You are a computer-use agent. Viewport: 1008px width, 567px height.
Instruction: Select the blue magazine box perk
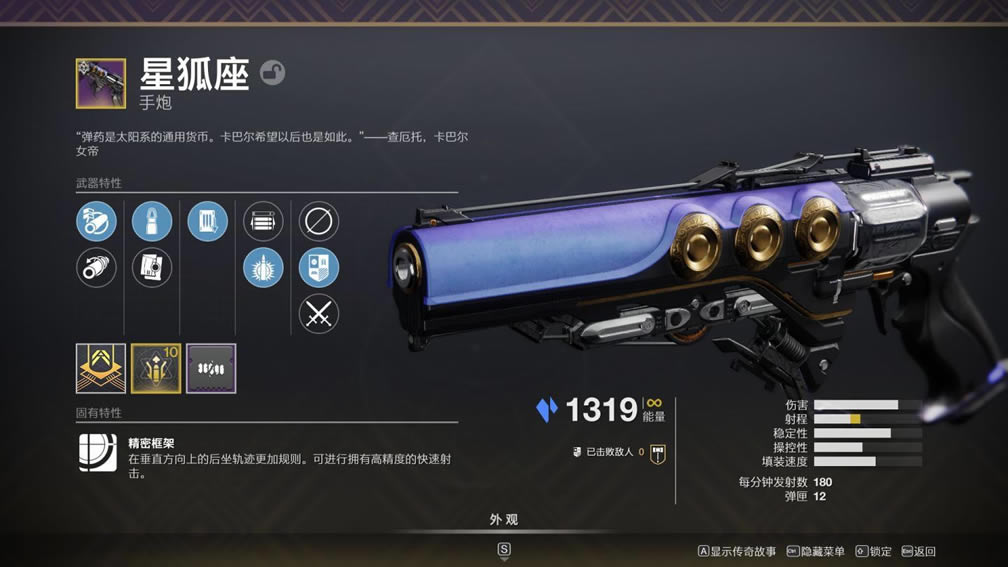click(x=207, y=221)
